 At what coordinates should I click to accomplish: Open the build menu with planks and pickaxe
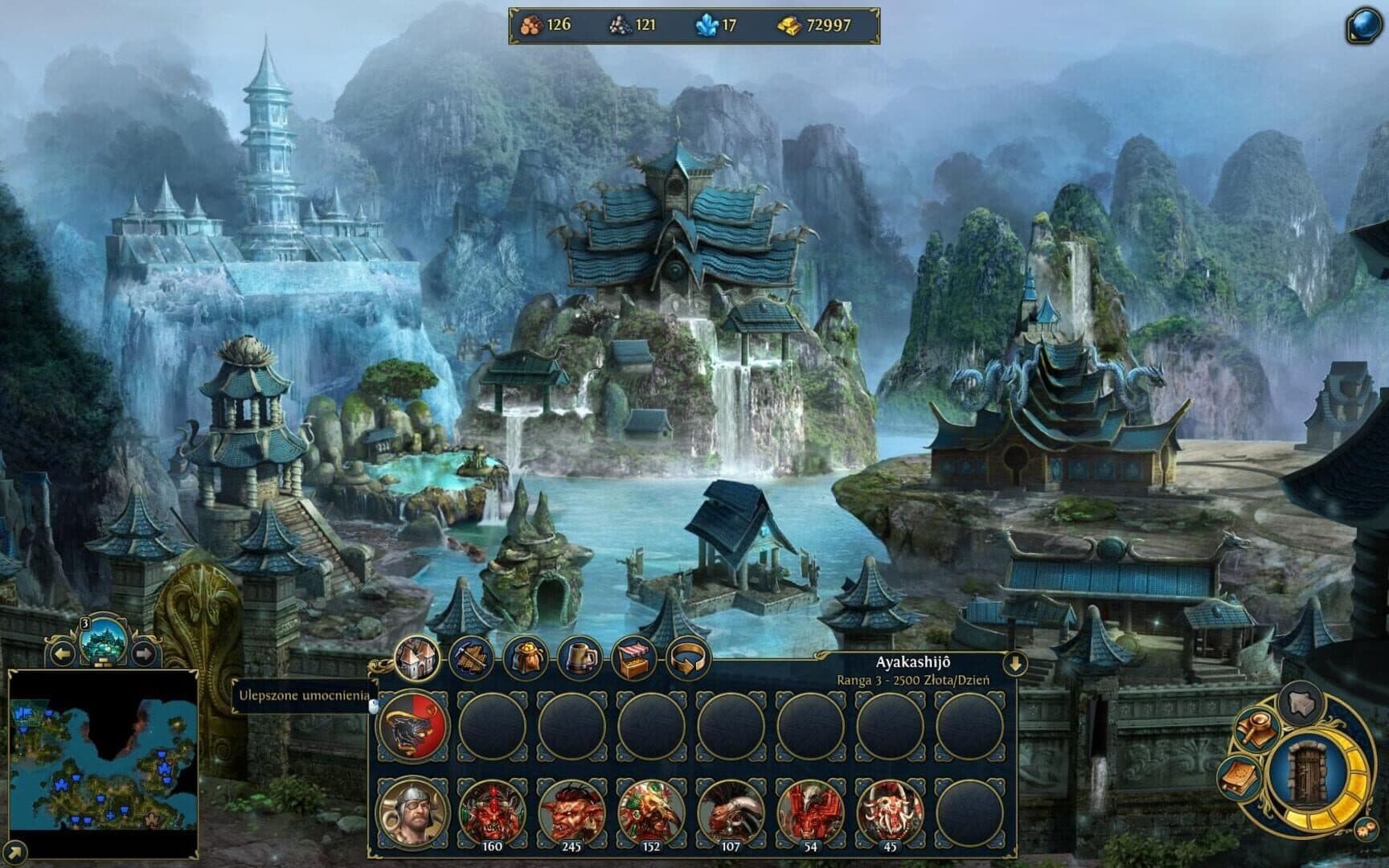tap(471, 659)
